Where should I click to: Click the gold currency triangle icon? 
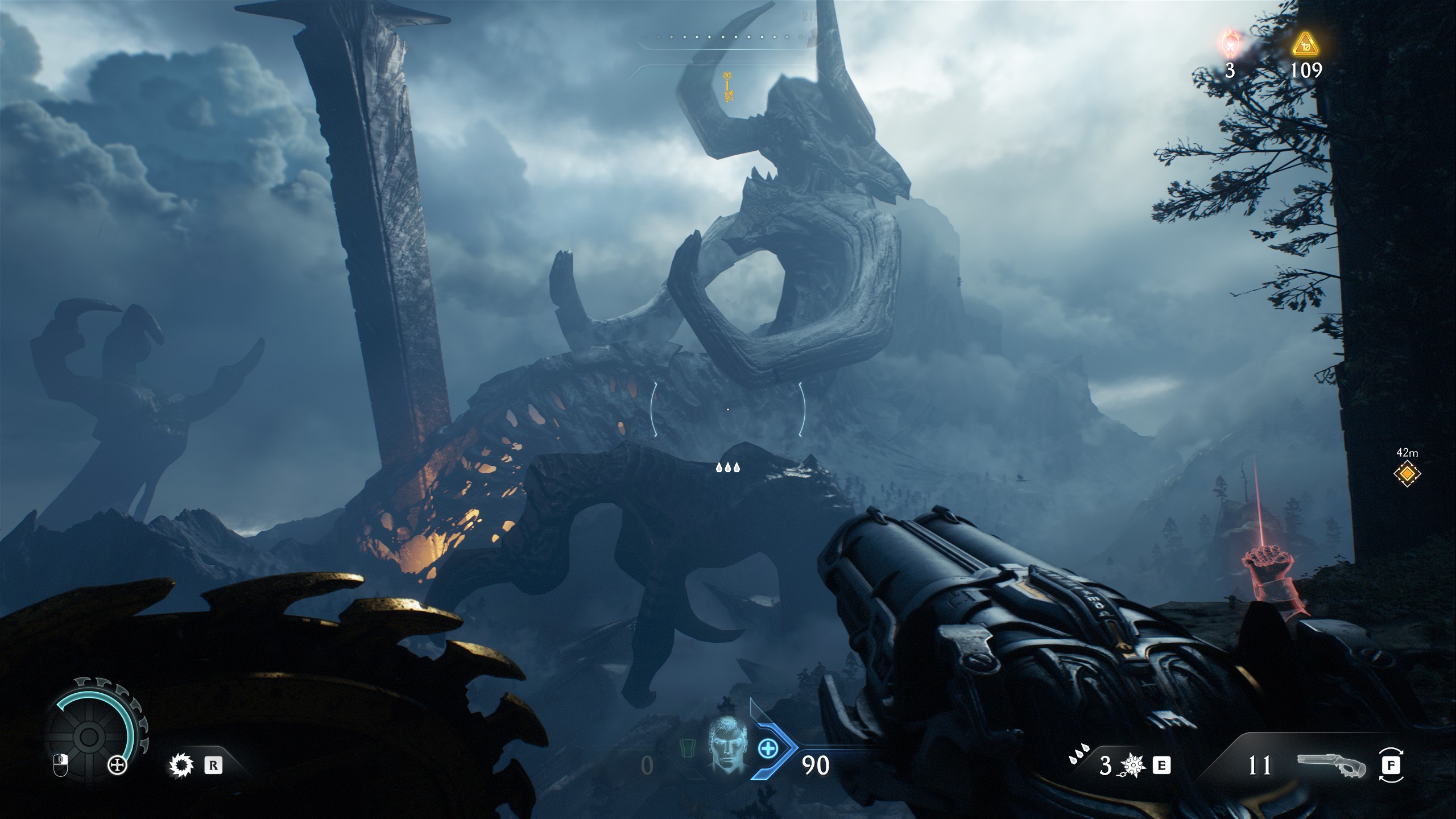[x=1305, y=44]
